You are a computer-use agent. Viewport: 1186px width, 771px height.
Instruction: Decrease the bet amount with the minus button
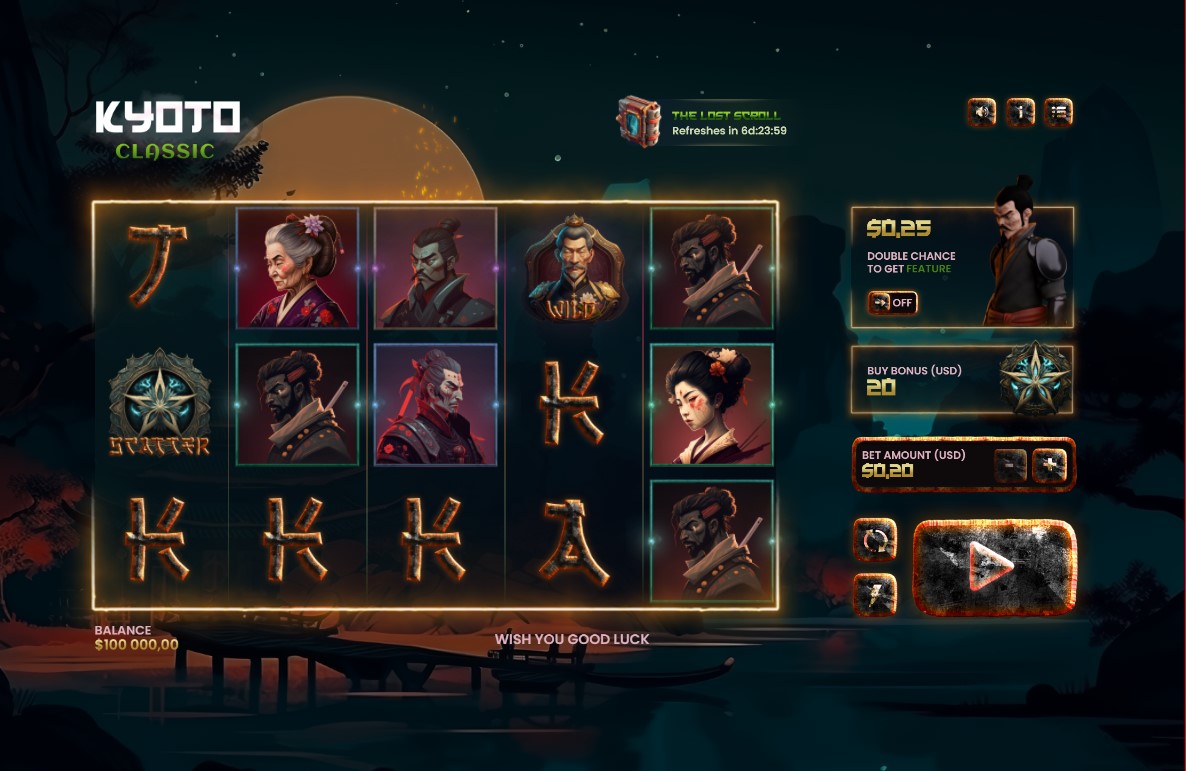(x=1011, y=465)
